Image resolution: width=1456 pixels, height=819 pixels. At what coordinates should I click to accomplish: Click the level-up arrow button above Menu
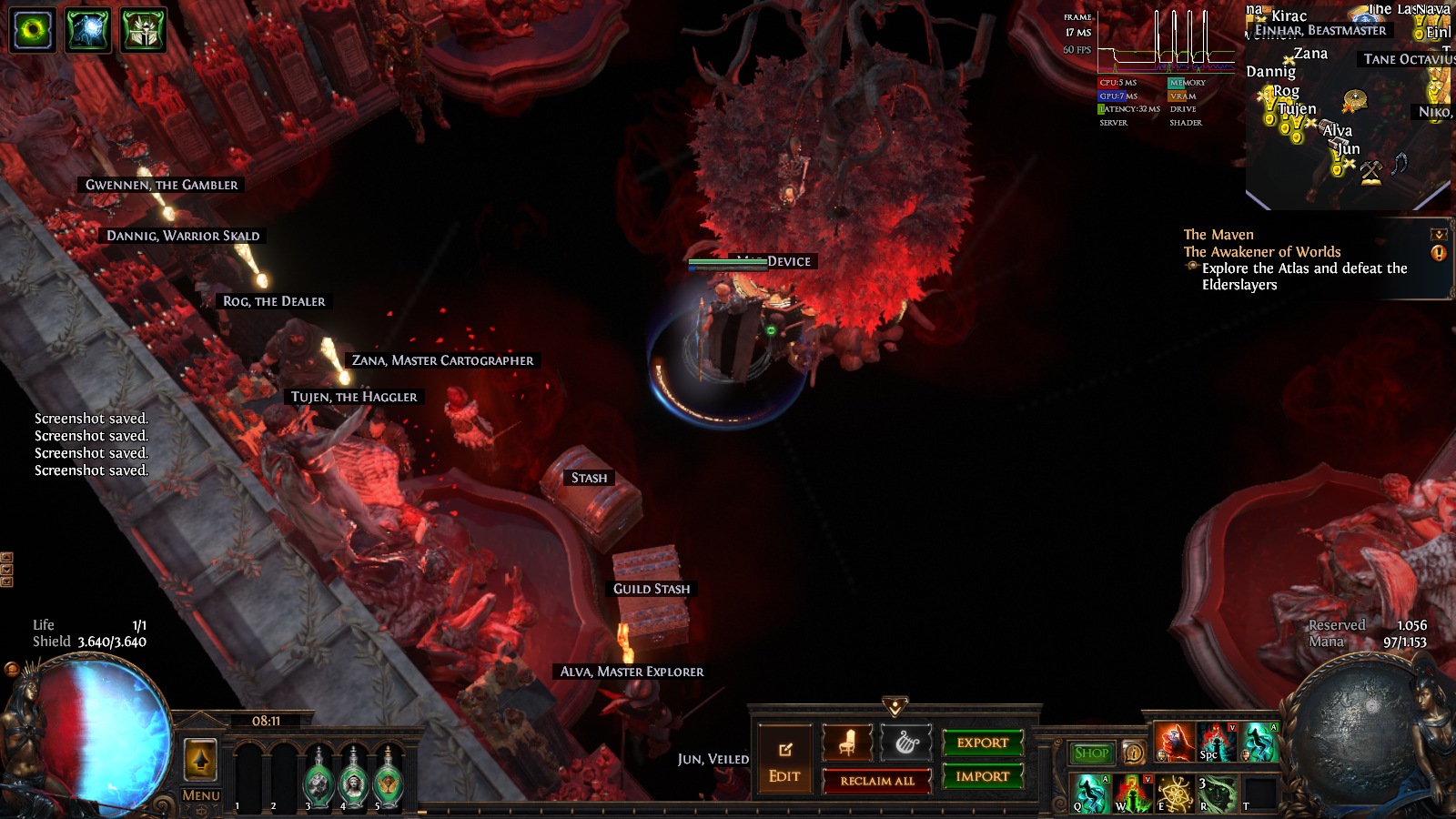click(x=201, y=759)
